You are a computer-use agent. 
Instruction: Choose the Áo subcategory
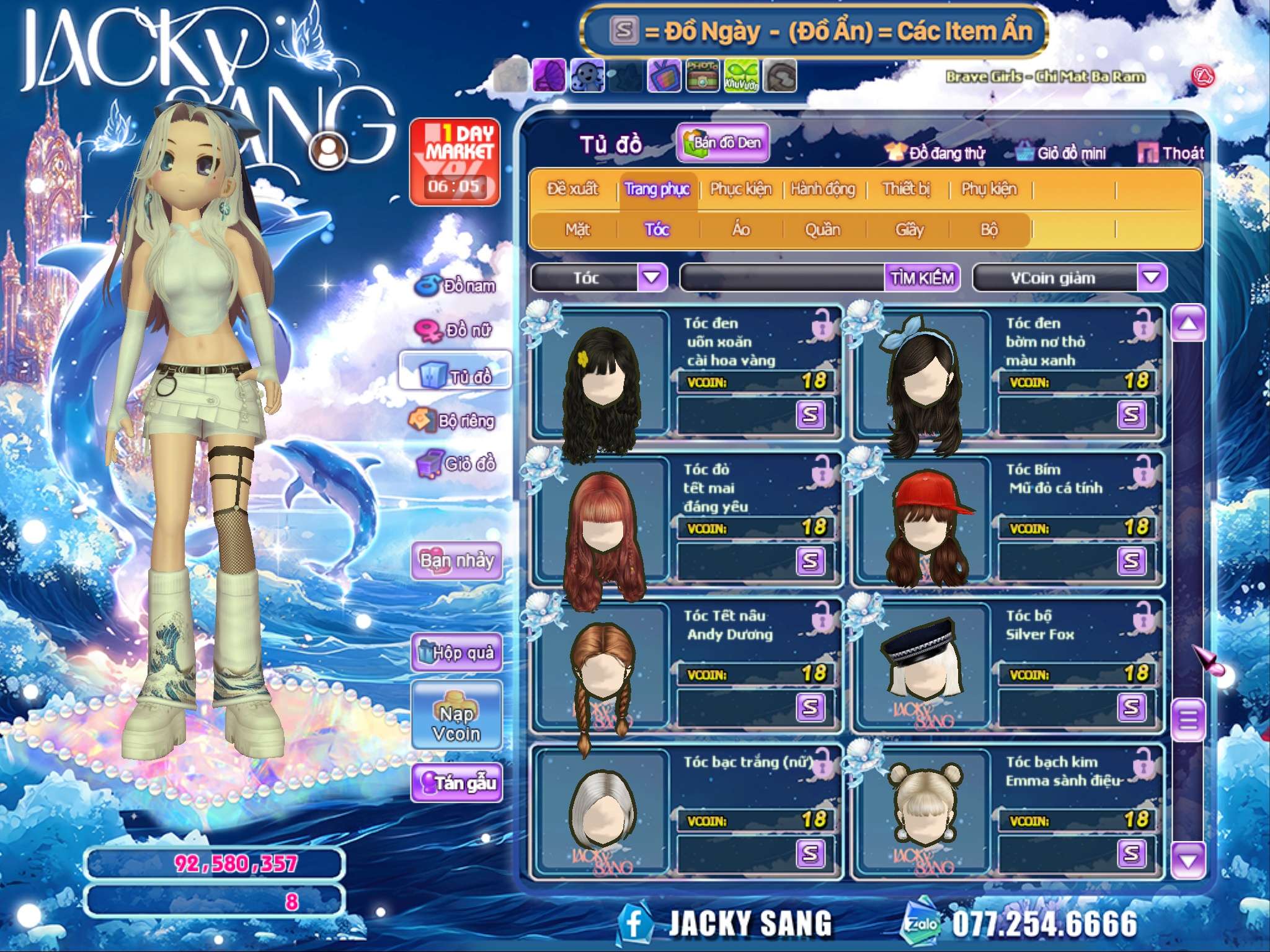coord(741,230)
